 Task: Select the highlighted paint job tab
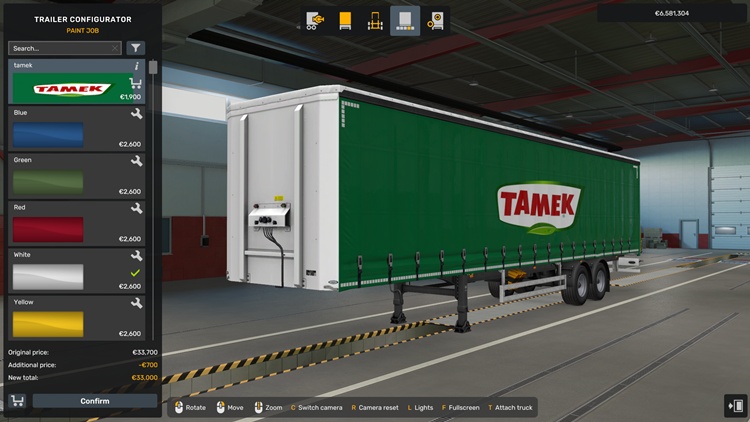point(405,20)
